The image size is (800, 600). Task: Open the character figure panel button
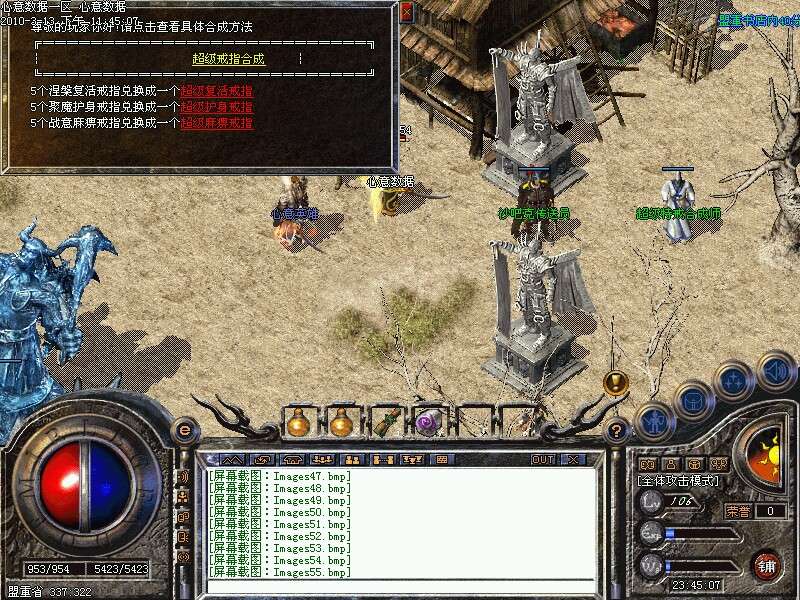(654, 421)
